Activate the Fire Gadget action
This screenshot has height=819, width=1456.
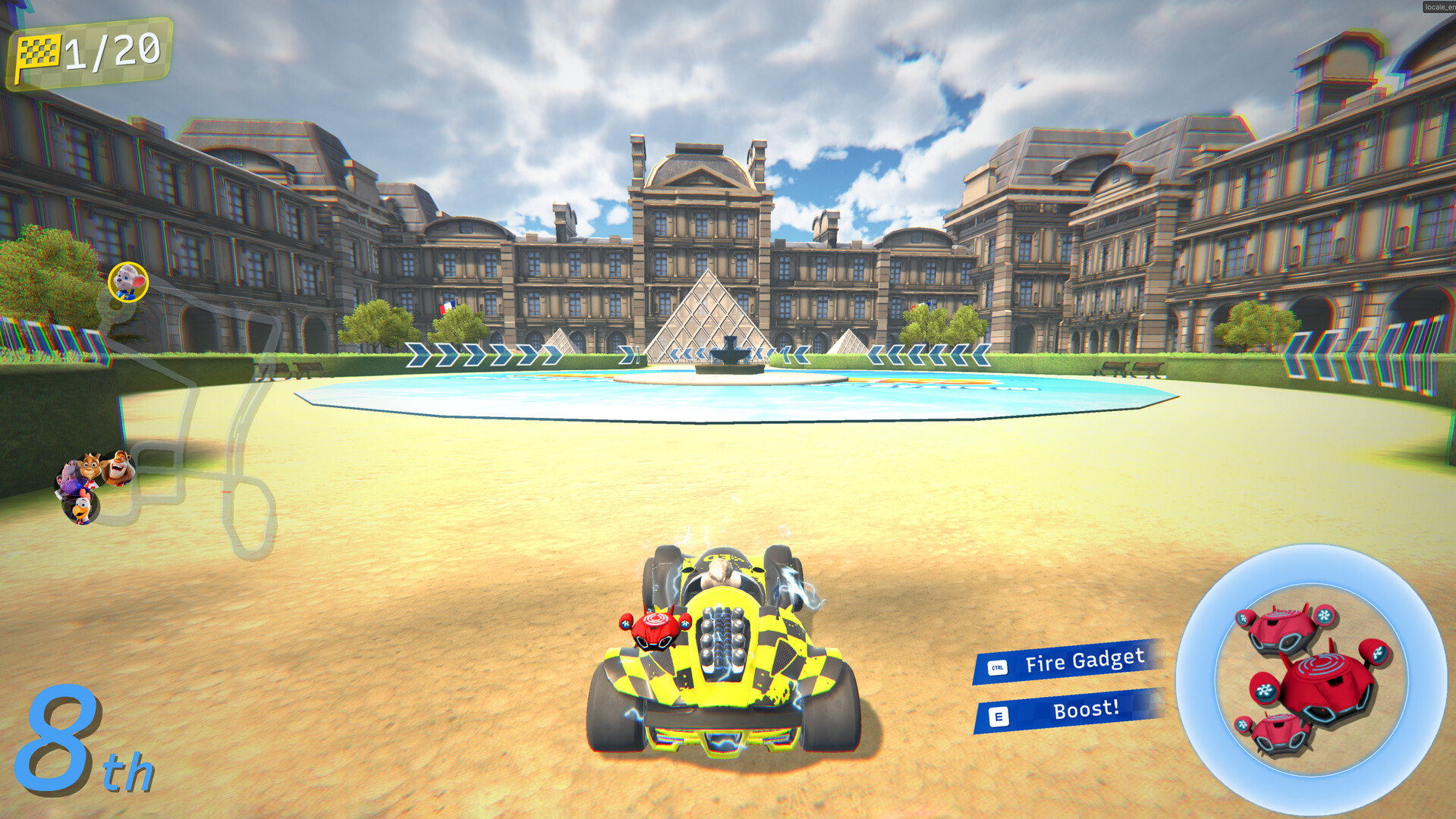pyautogui.click(x=1083, y=663)
